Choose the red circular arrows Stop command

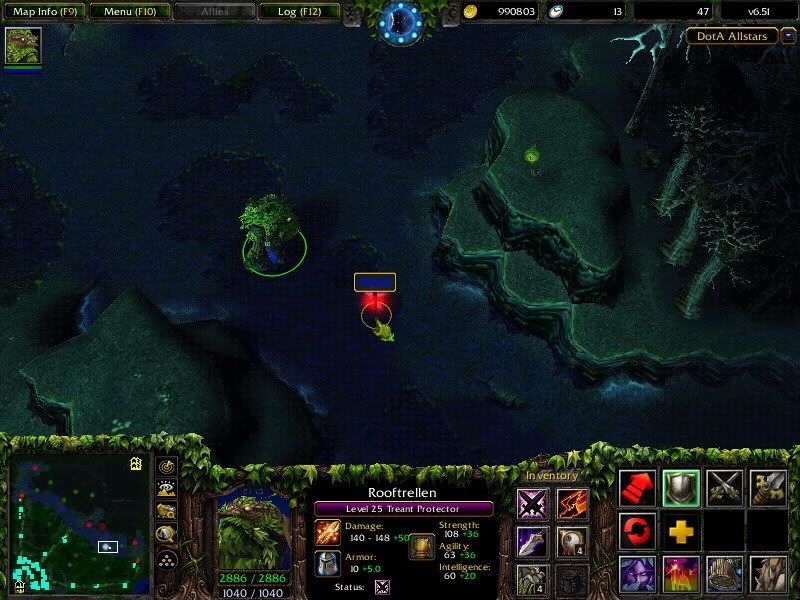coord(638,530)
